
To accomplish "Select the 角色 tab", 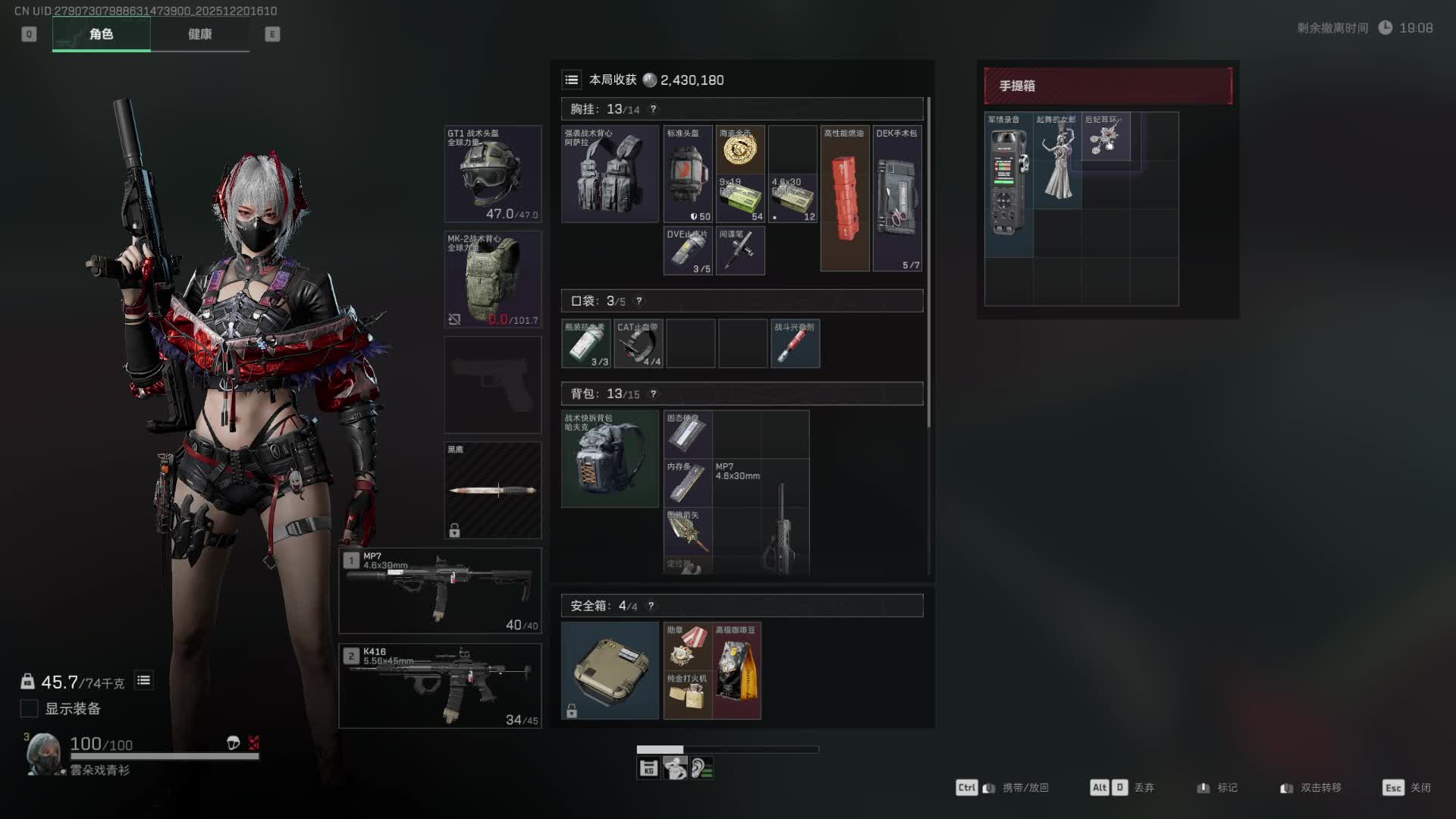I will 101,34.
